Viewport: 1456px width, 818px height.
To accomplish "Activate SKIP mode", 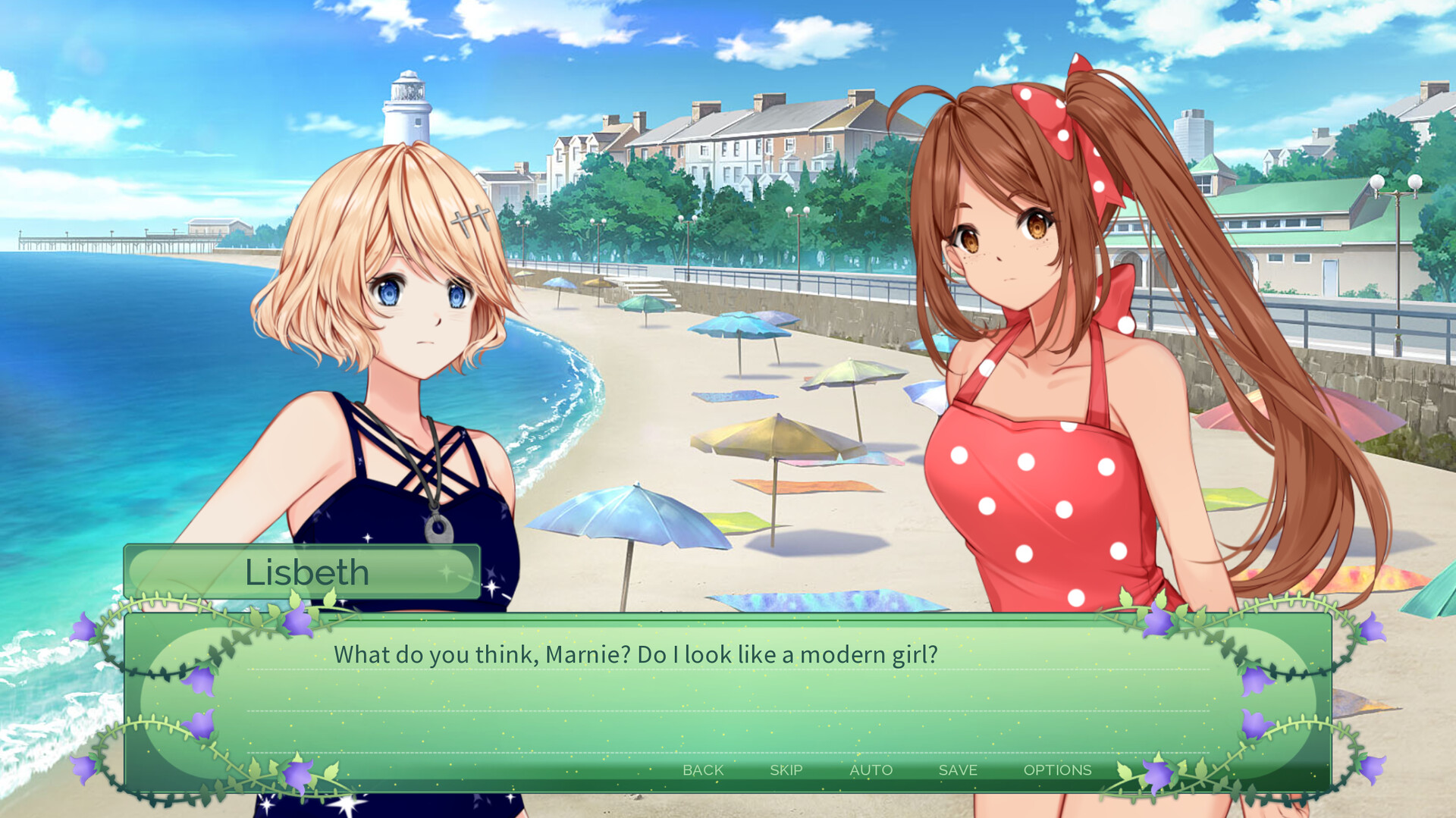I will tap(786, 769).
